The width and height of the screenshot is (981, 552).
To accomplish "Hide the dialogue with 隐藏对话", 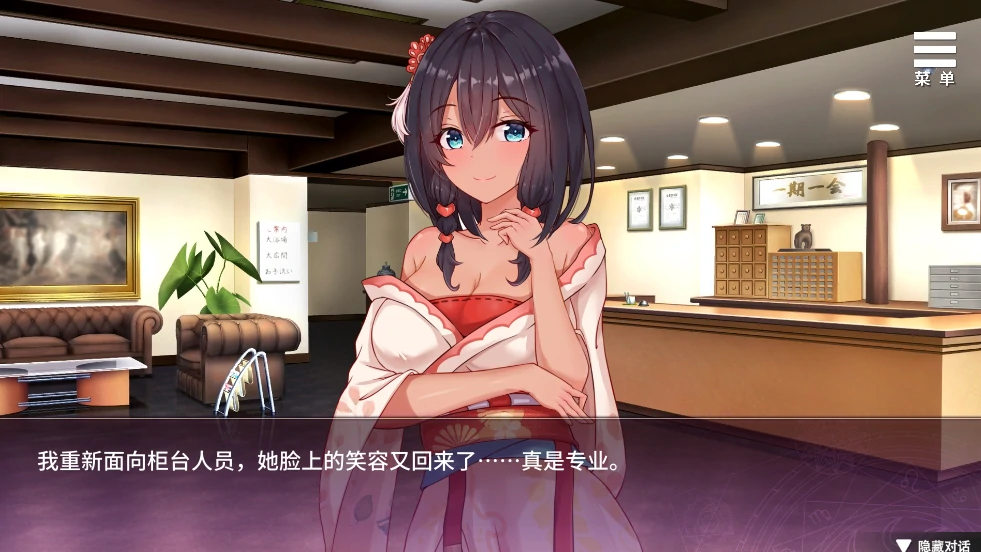I will coord(934,544).
